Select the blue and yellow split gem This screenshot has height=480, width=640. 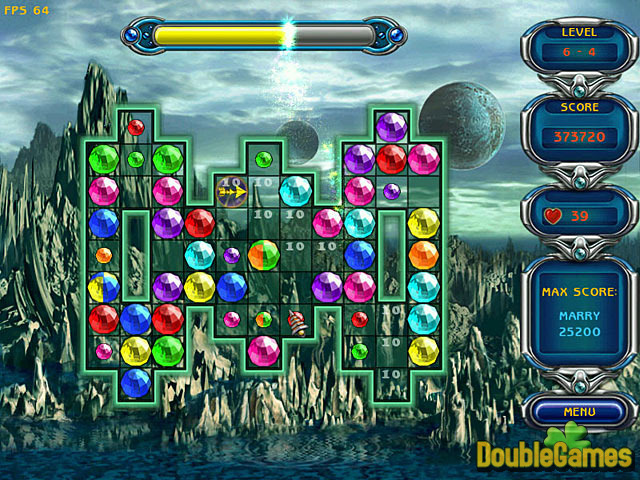tap(104, 288)
